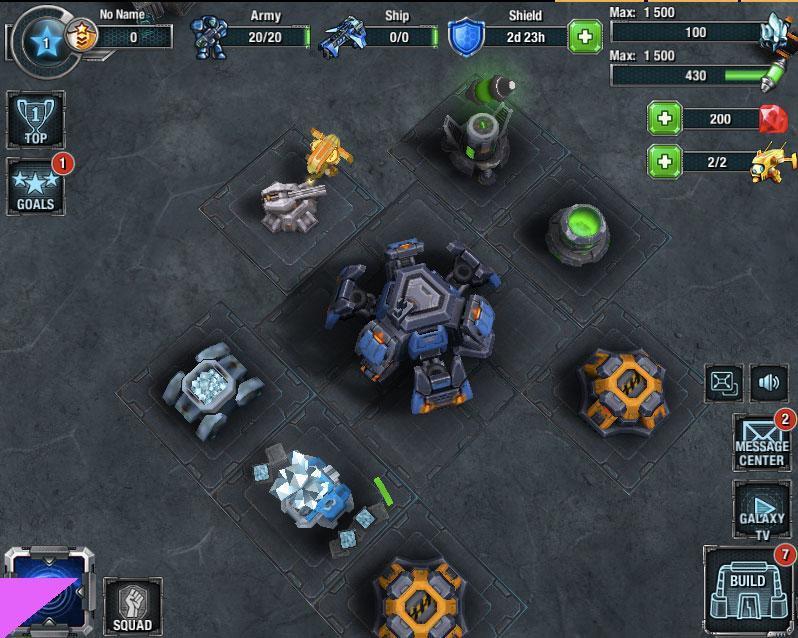Watch Galaxy TV
Screen dimensions: 798x638
tap(762, 510)
